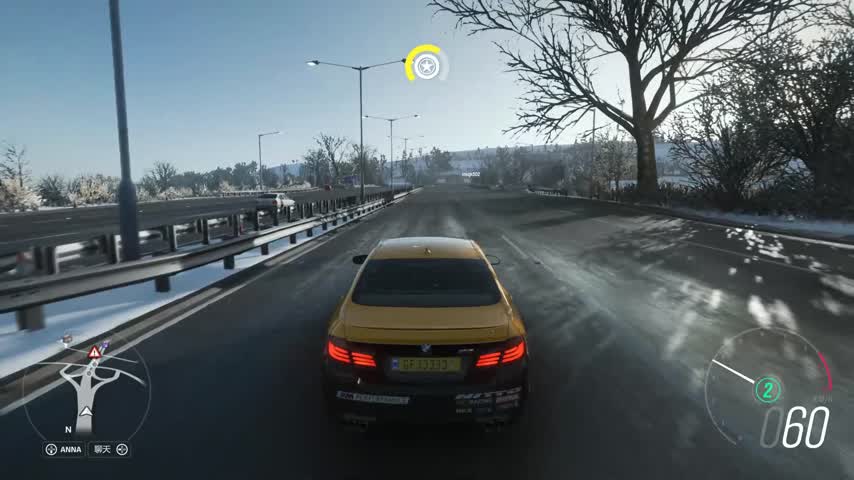Select the red warning marker on minimap
The width and height of the screenshot is (854, 480).
coord(94,352)
